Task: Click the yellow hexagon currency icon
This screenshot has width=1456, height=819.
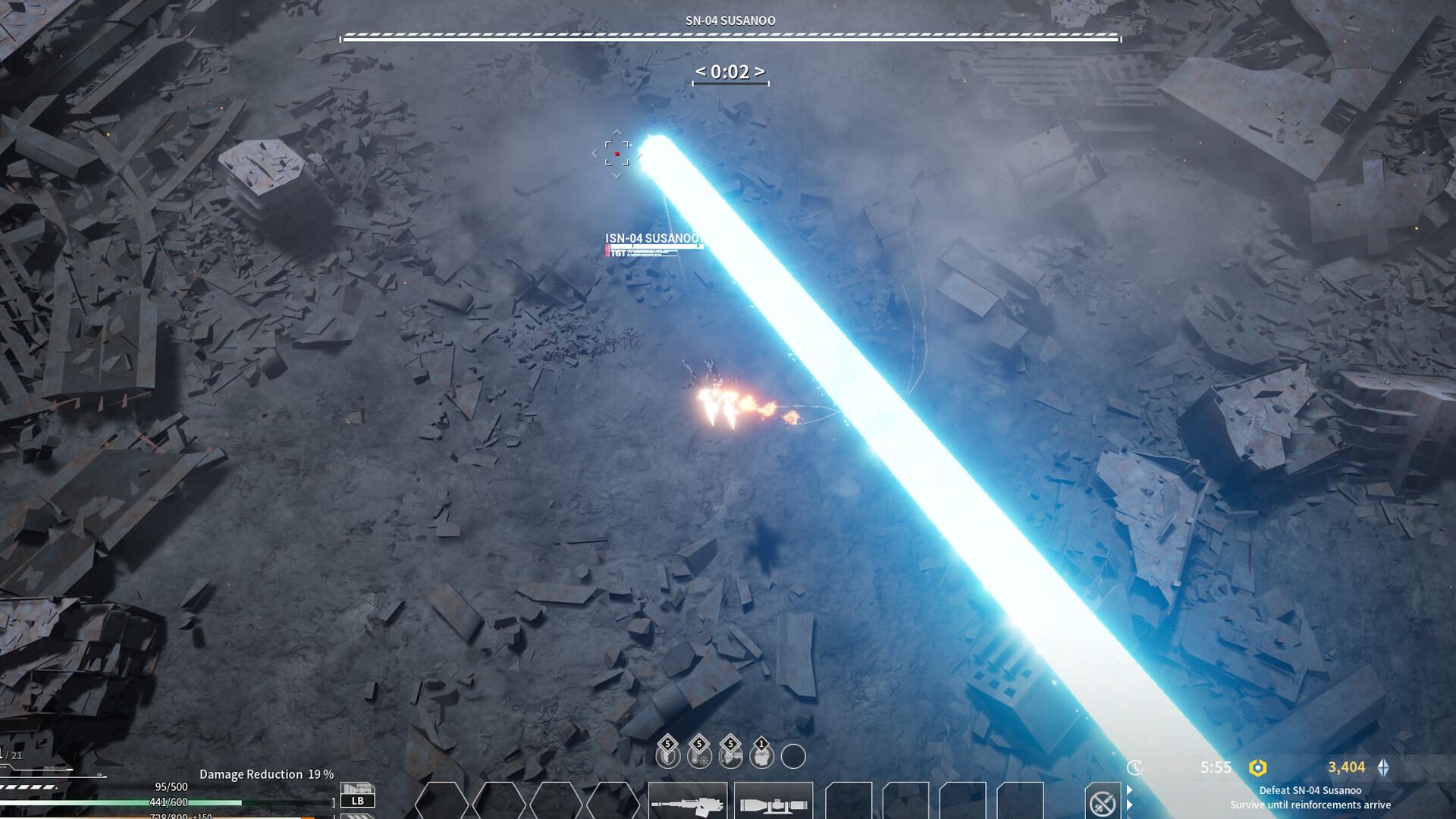Action: coord(1257,767)
